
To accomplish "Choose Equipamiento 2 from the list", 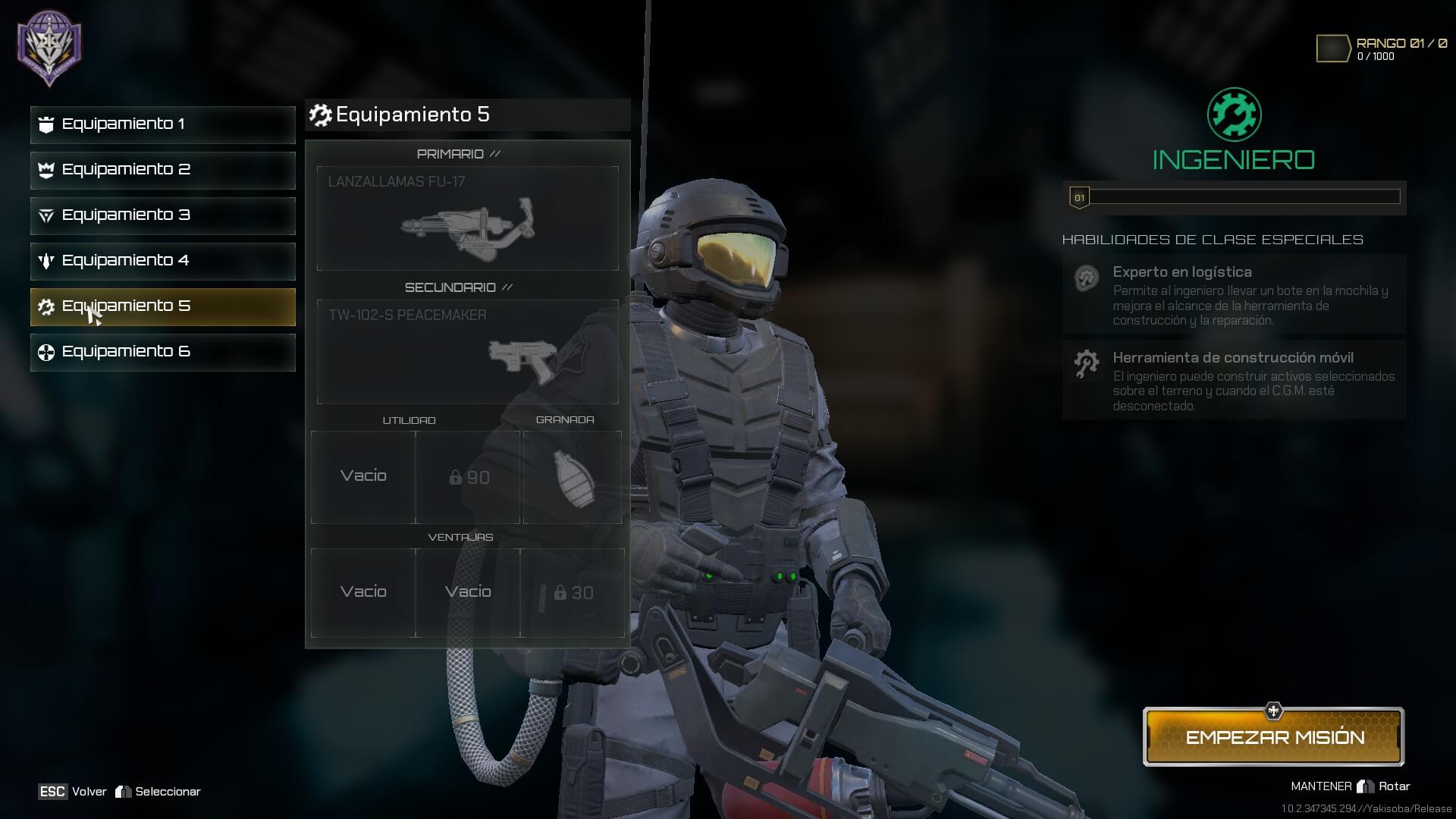I will point(162,170).
